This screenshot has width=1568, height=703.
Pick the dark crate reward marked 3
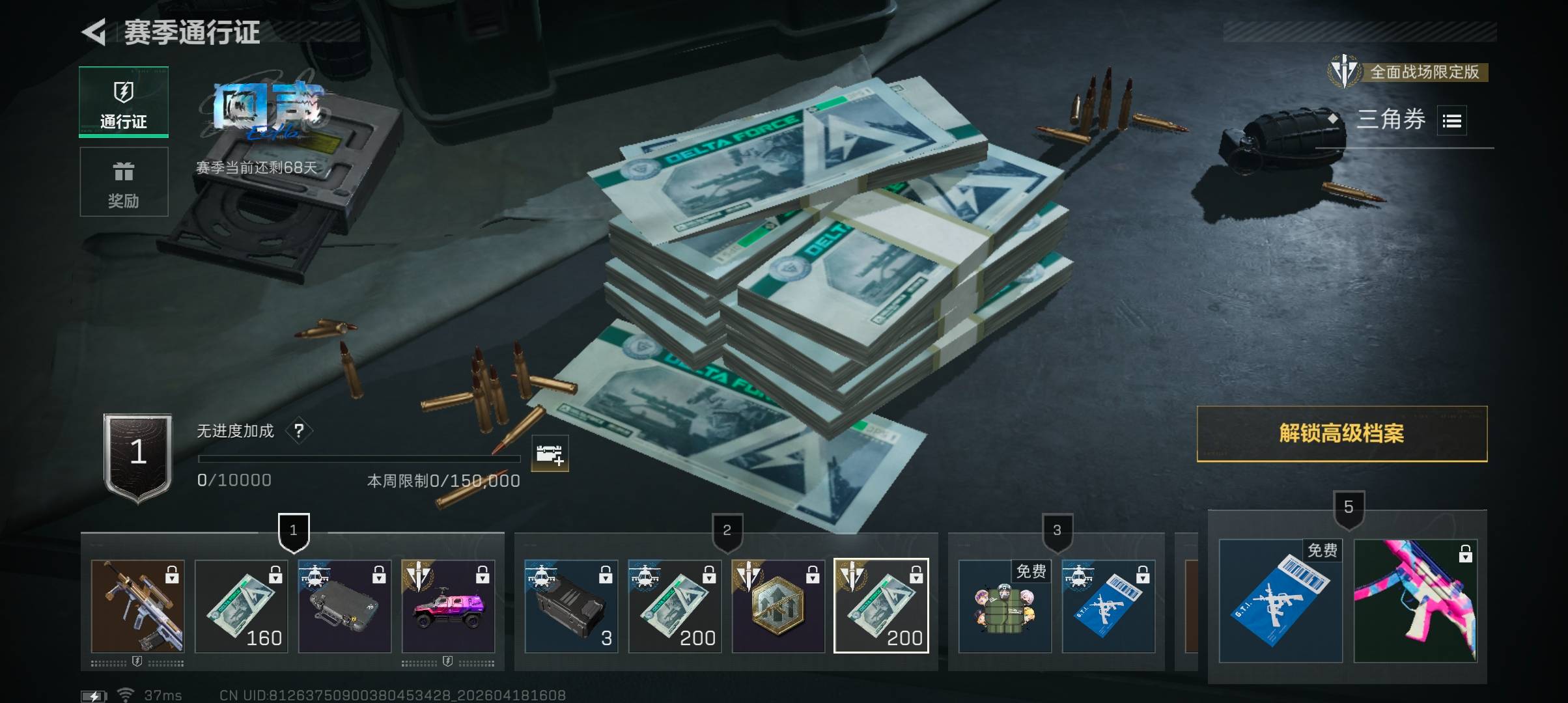(x=571, y=606)
